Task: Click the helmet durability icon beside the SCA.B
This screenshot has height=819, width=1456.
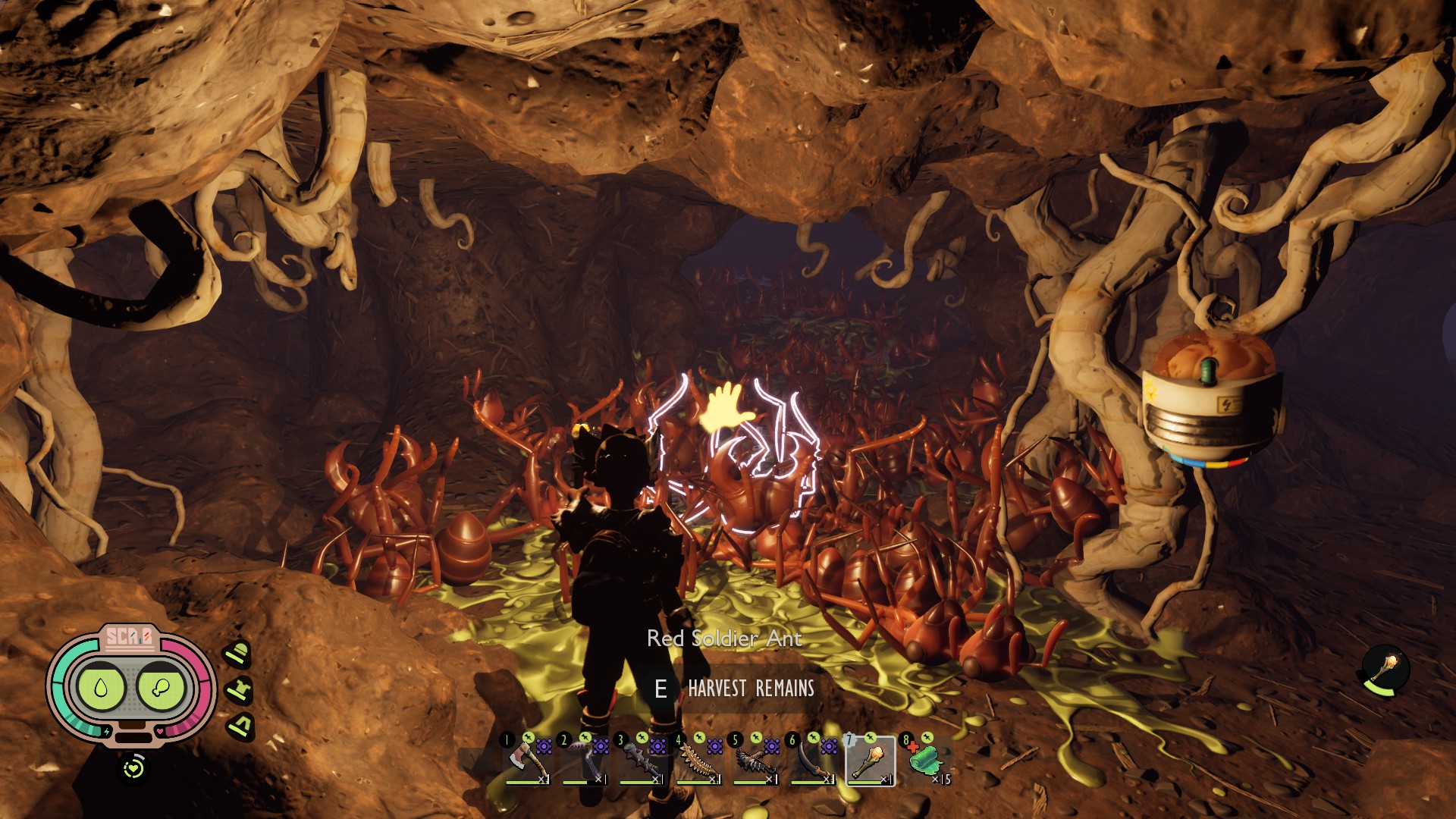Action: click(x=238, y=653)
